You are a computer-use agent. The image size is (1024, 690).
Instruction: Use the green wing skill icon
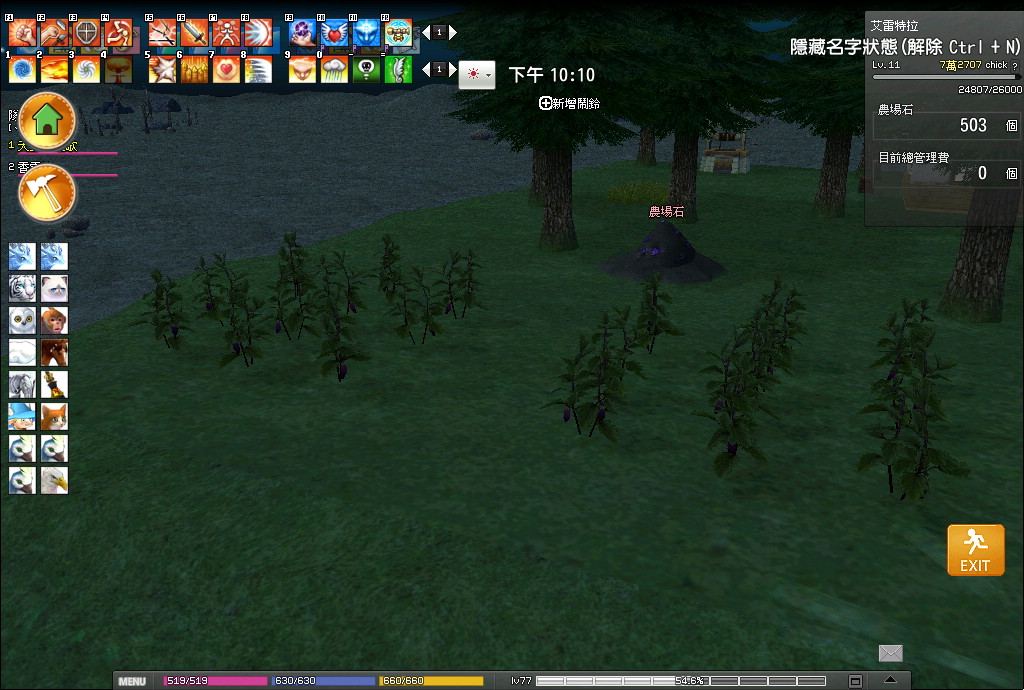pyautogui.click(x=398, y=69)
